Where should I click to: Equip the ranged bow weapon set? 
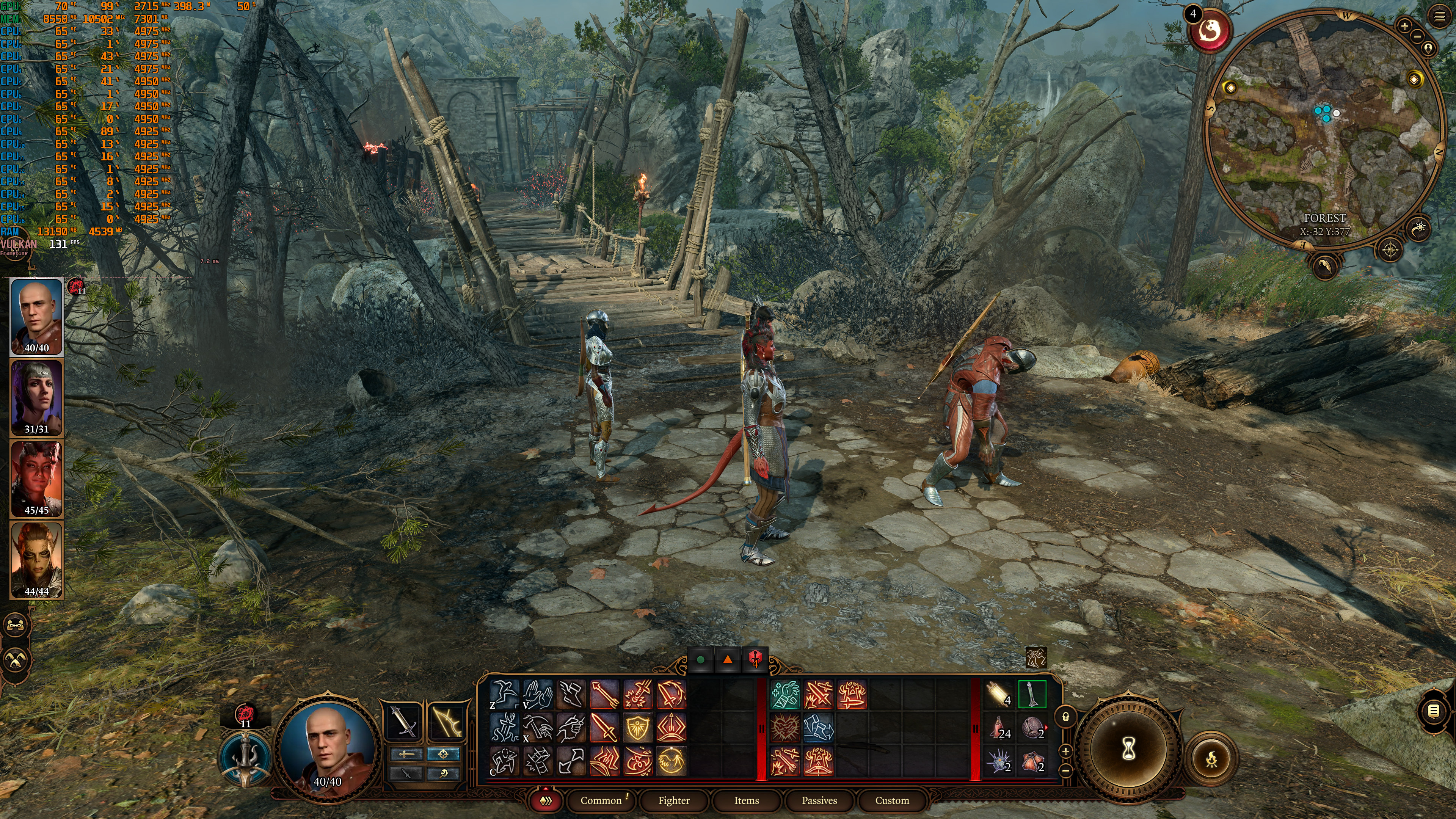tap(447, 721)
